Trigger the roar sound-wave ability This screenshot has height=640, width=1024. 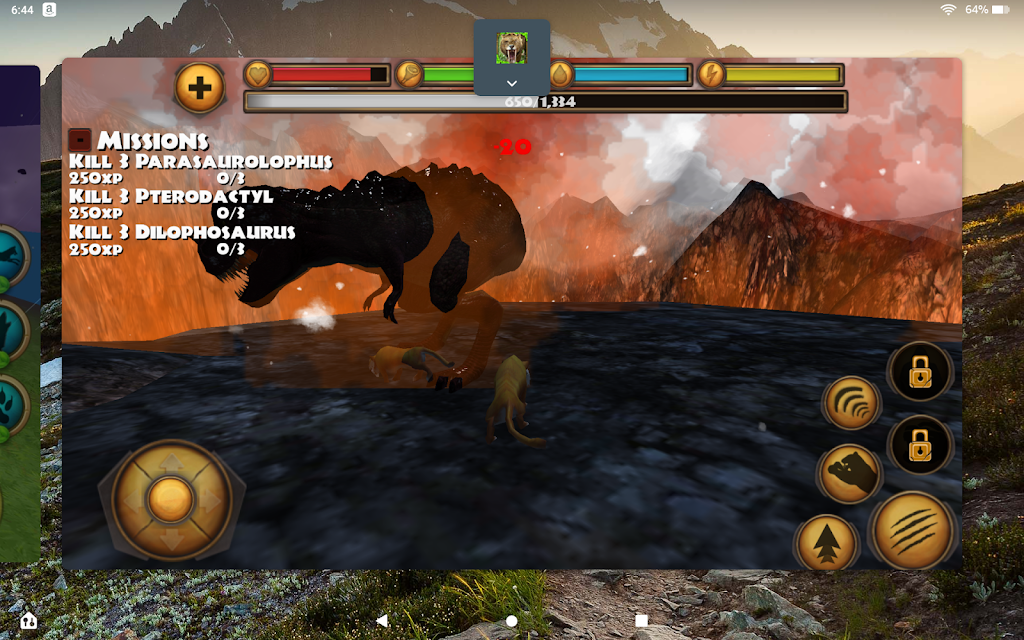[851, 403]
